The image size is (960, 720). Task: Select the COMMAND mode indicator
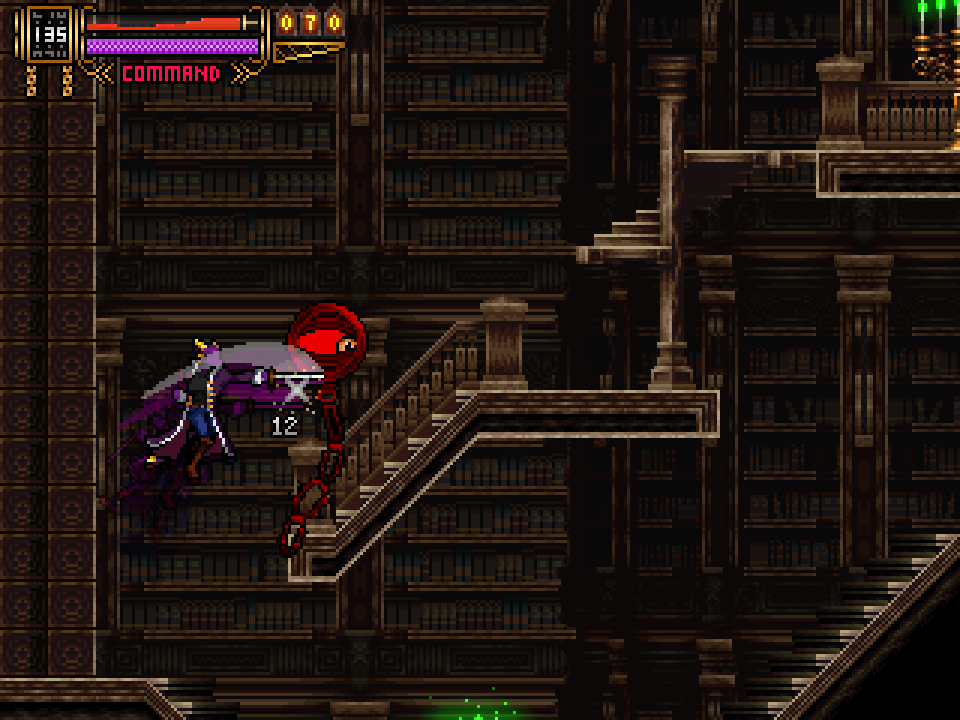(x=170, y=73)
